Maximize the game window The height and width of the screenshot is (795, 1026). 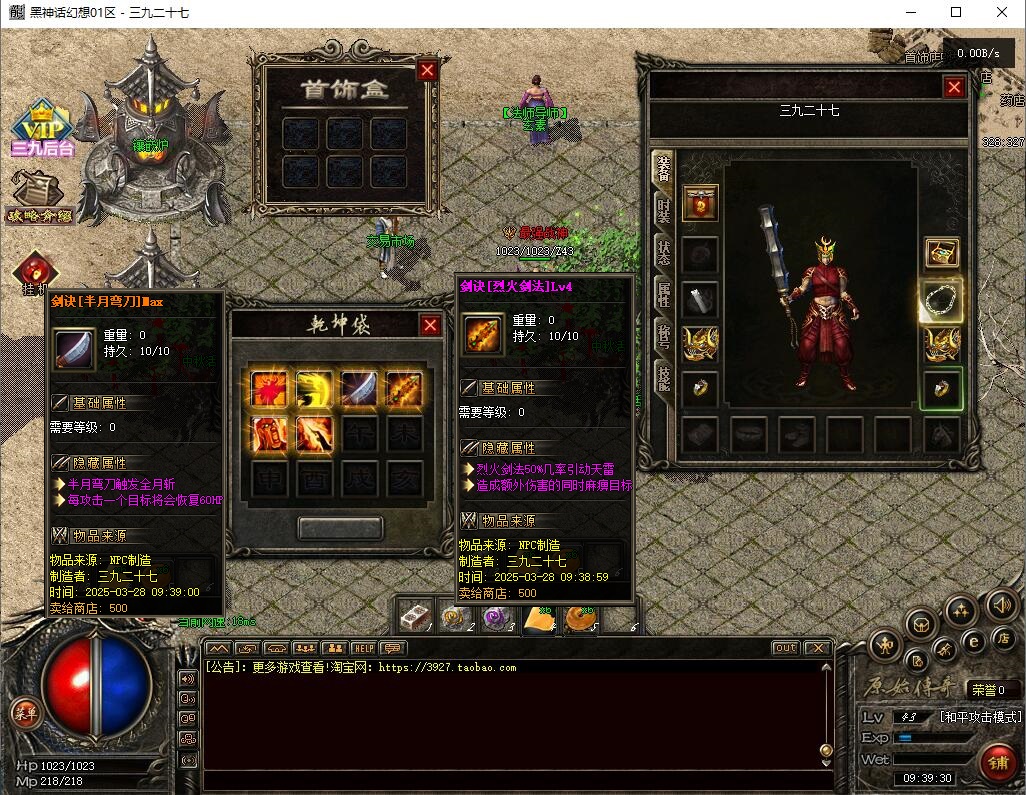point(956,13)
